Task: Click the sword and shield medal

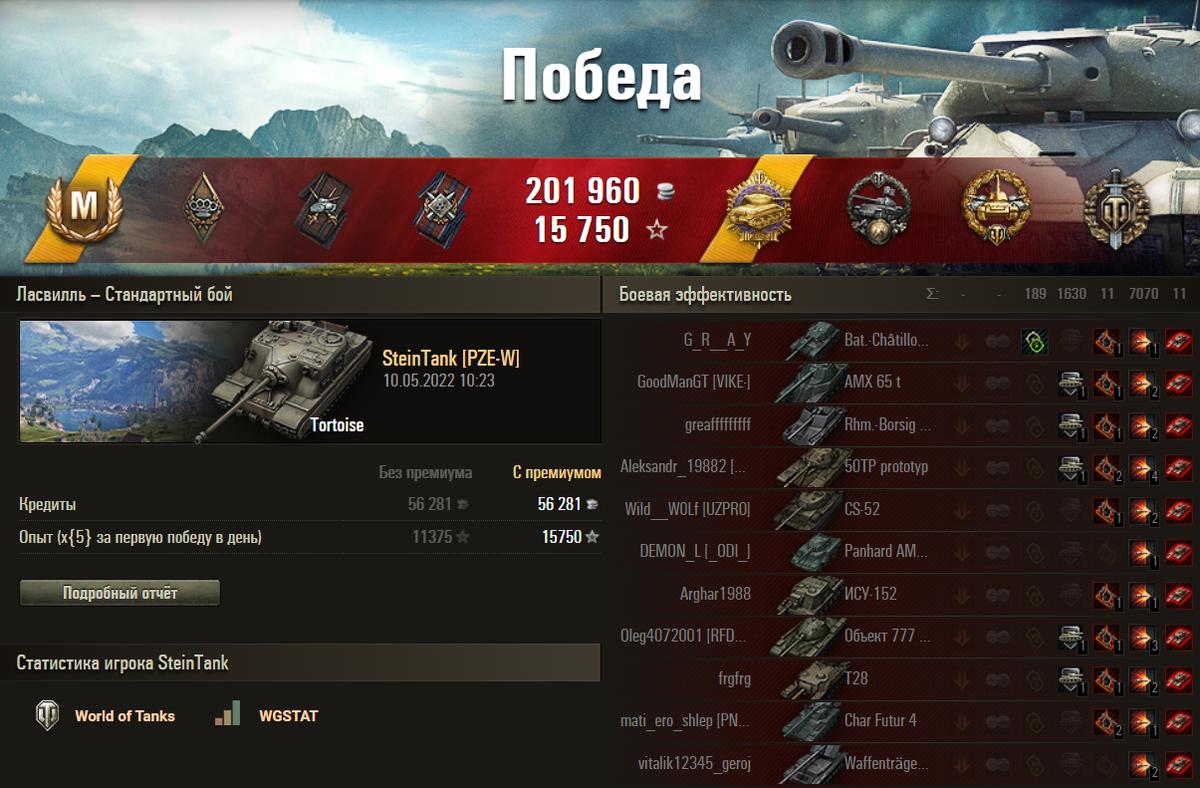Action: 1116,210
